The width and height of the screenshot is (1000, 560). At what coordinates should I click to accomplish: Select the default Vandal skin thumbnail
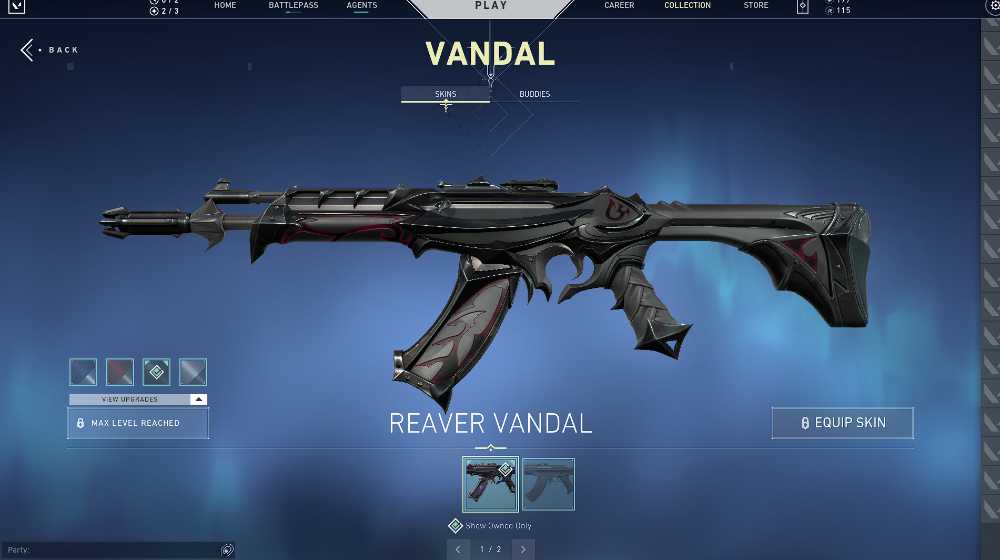point(548,484)
